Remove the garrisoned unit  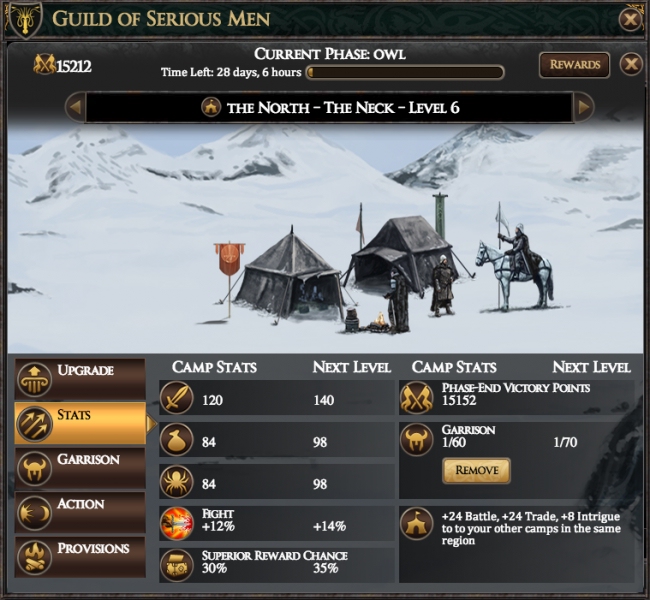[x=476, y=470]
